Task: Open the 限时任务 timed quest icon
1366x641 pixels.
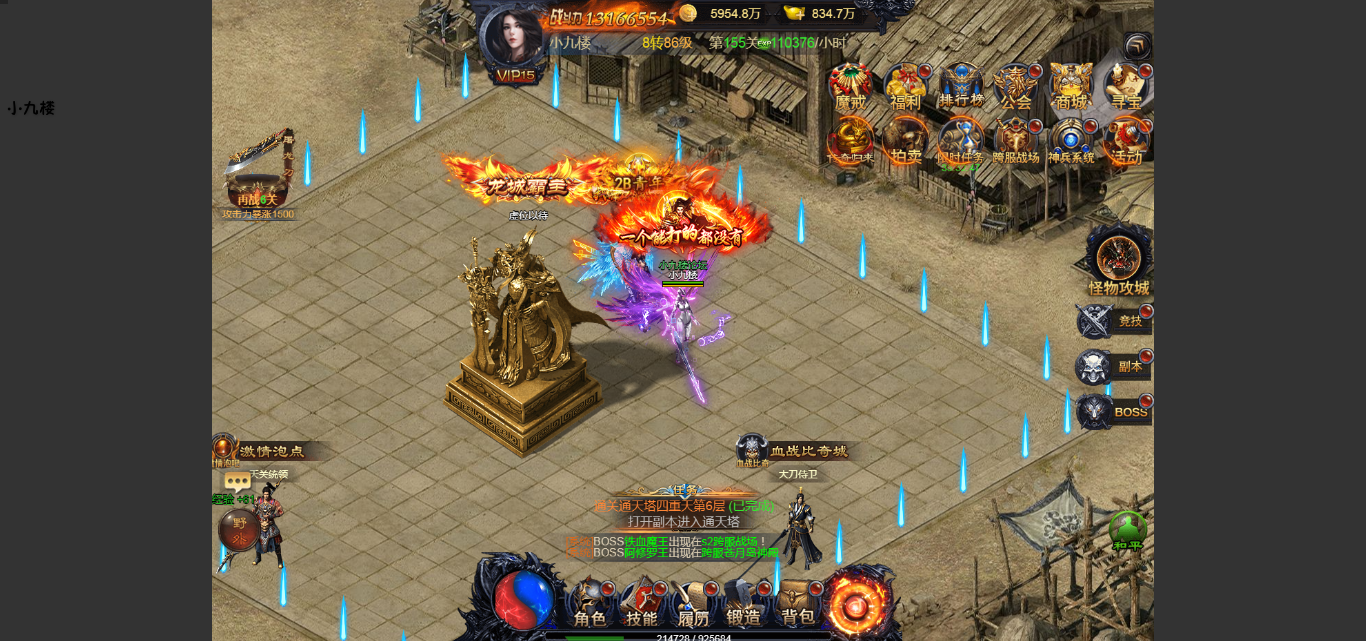Action: tap(961, 142)
